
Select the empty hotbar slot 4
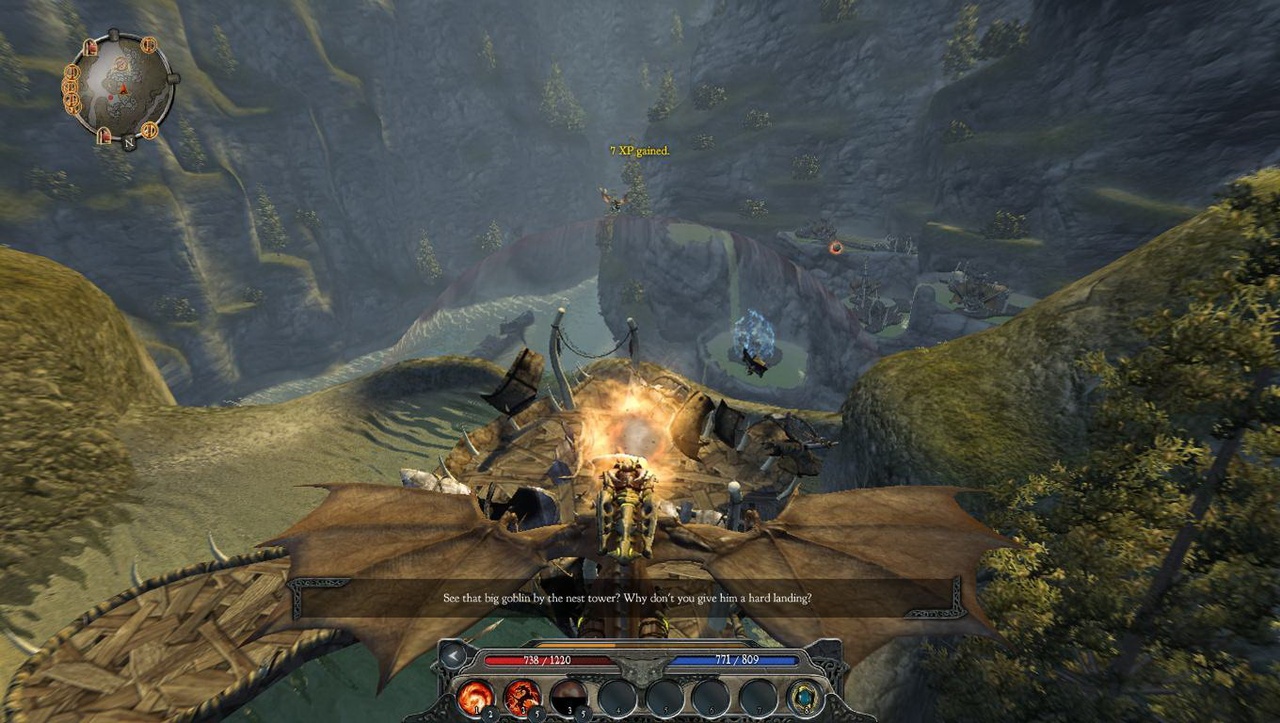click(x=617, y=697)
